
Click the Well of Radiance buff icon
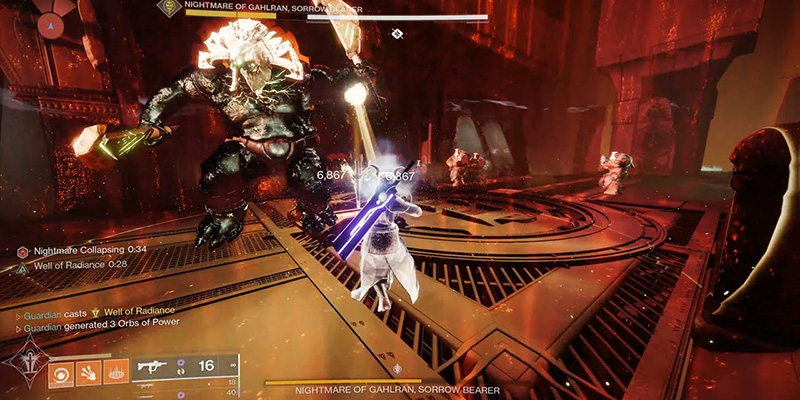[x=22, y=267]
